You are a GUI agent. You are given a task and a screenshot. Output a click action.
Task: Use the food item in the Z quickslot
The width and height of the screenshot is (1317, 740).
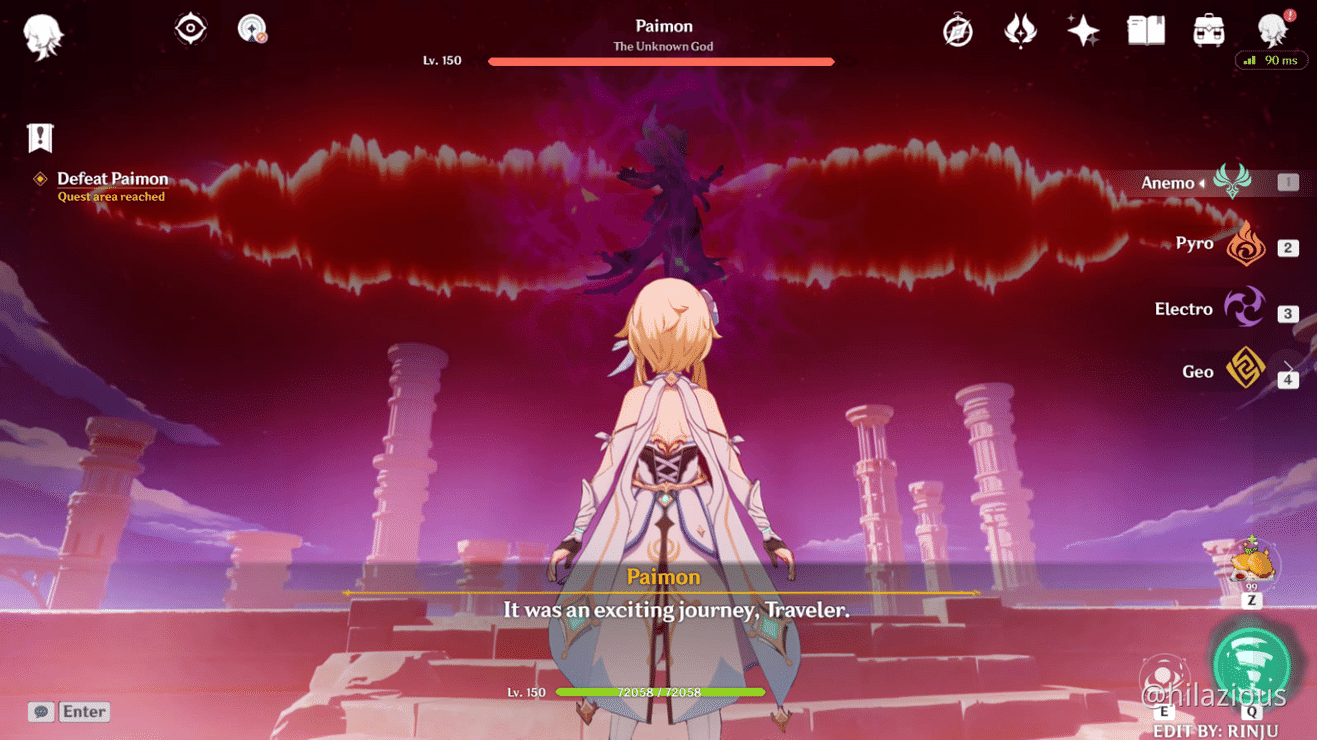click(x=1250, y=566)
